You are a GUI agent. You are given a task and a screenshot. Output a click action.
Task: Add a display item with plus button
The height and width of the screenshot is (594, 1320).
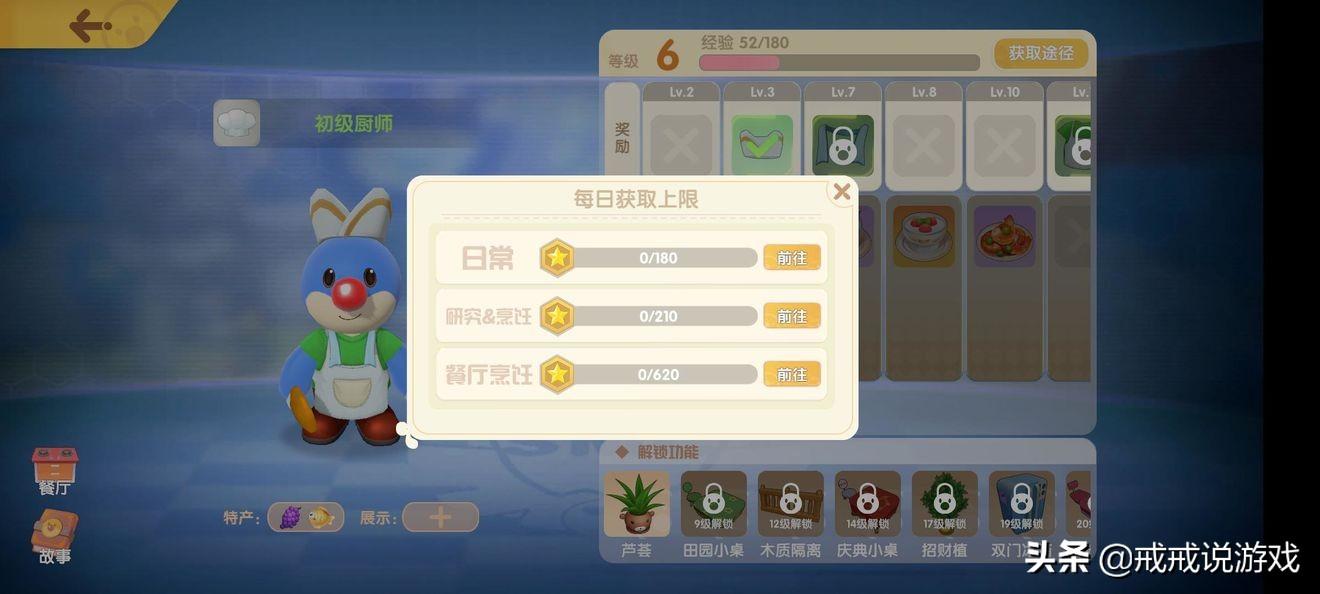pyautogui.click(x=440, y=517)
